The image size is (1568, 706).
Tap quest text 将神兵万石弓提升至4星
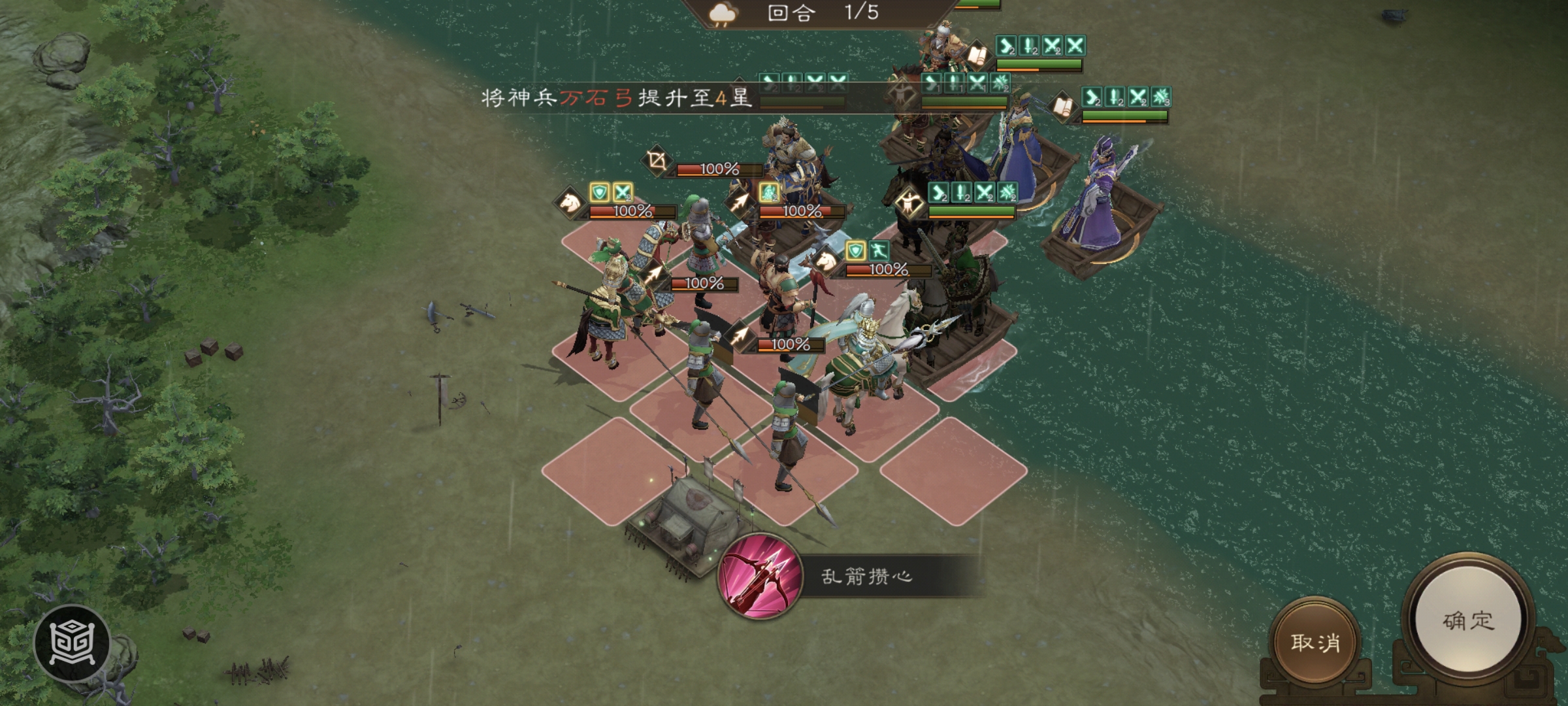pyautogui.click(x=614, y=98)
